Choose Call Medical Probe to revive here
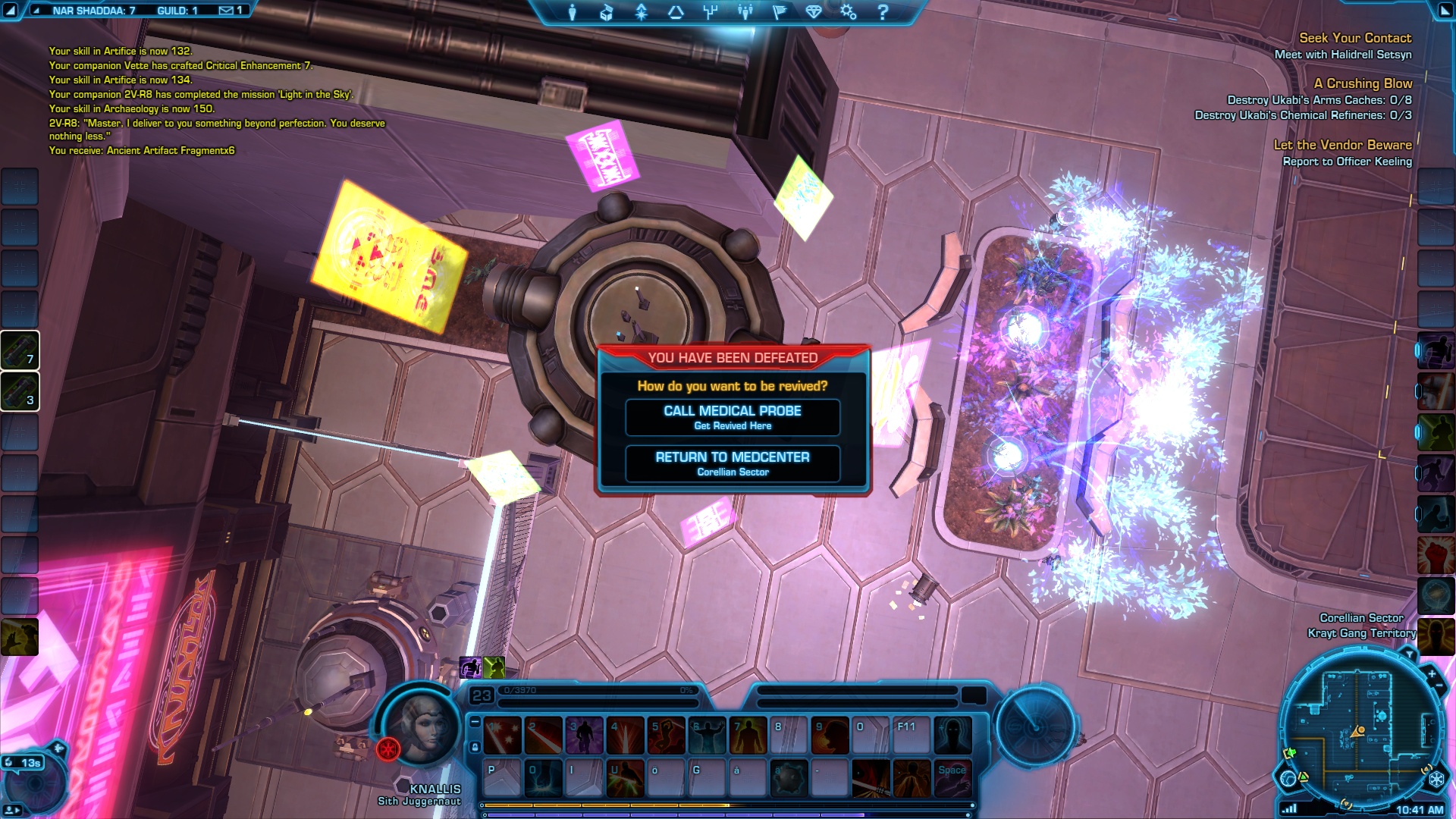 click(x=733, y=417)
